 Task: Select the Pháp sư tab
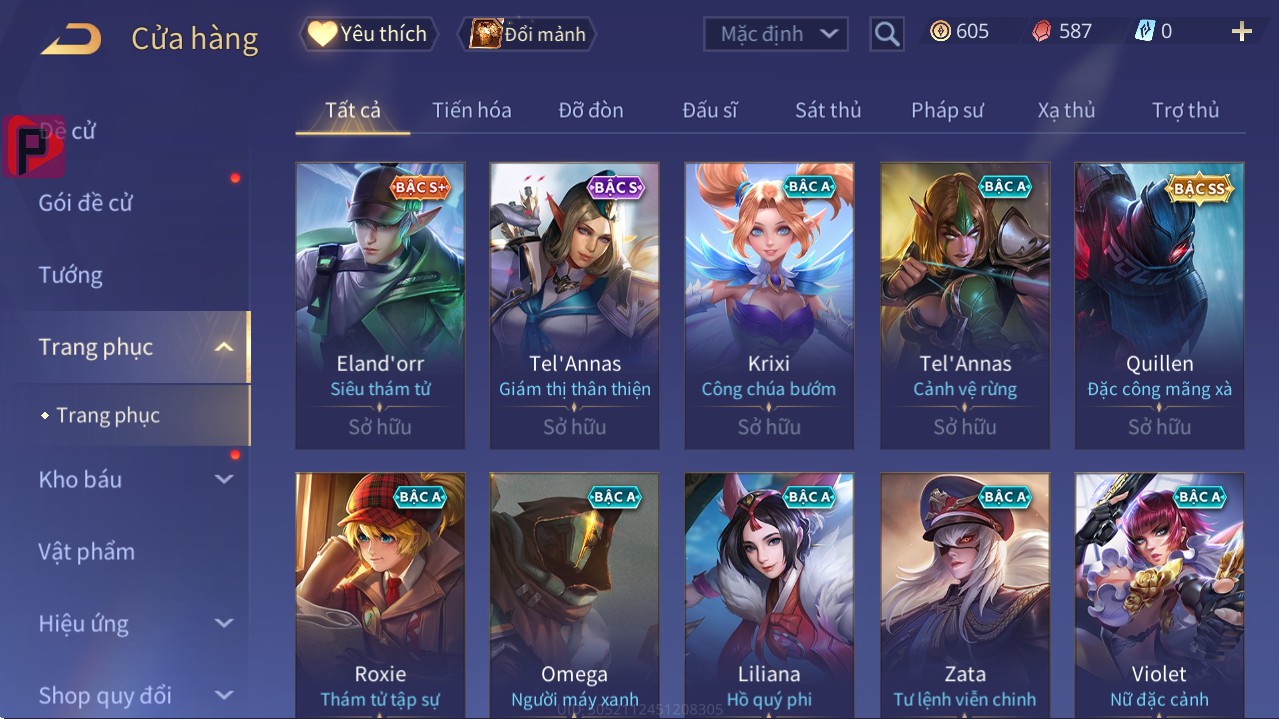947,110
